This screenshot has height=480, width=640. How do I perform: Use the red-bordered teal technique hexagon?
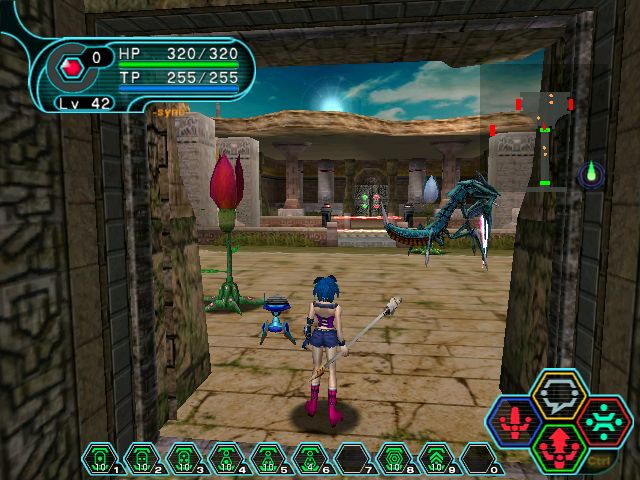603,419
